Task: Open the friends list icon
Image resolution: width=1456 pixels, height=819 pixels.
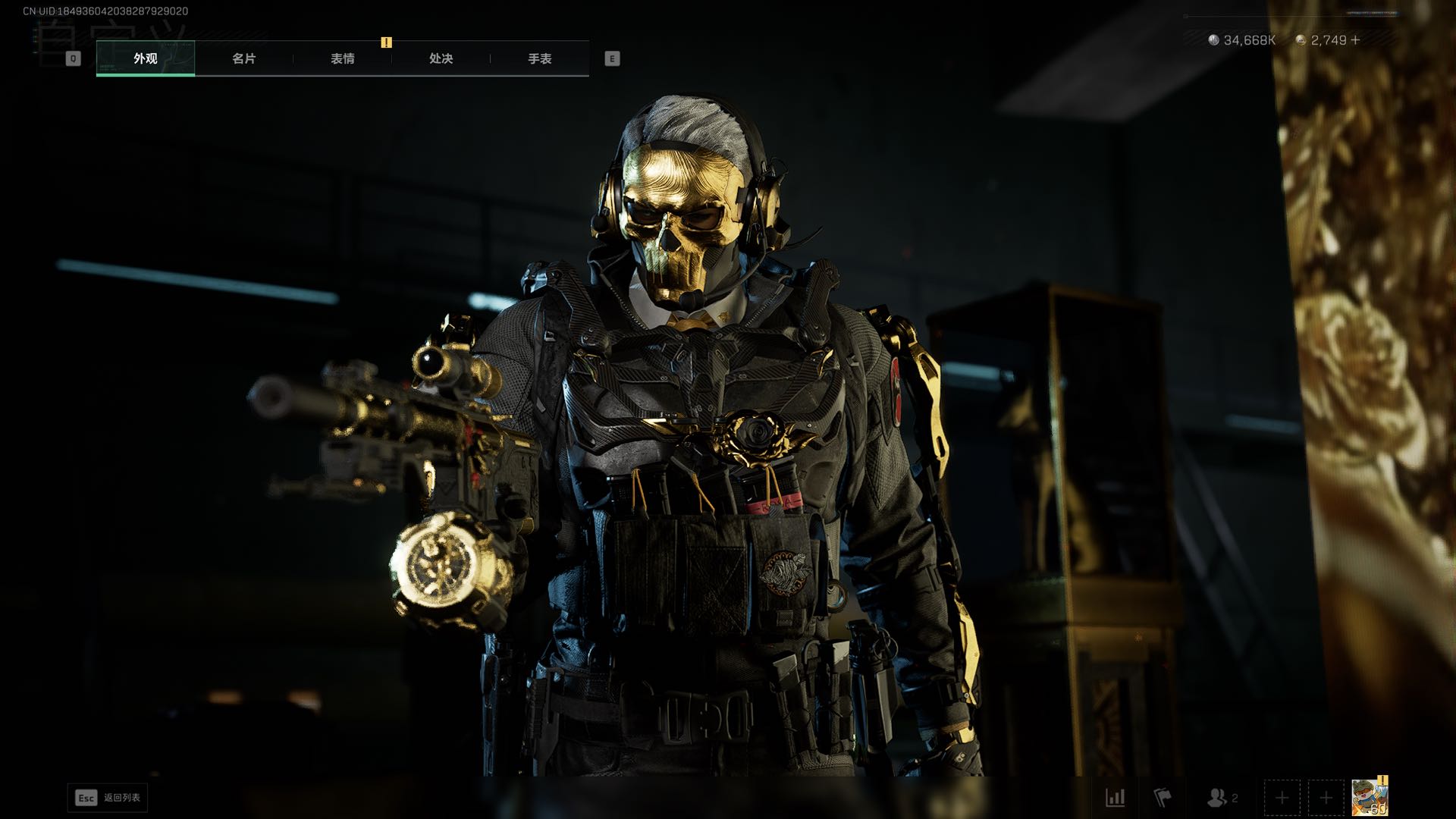Action: click(x=1218, y=798)
